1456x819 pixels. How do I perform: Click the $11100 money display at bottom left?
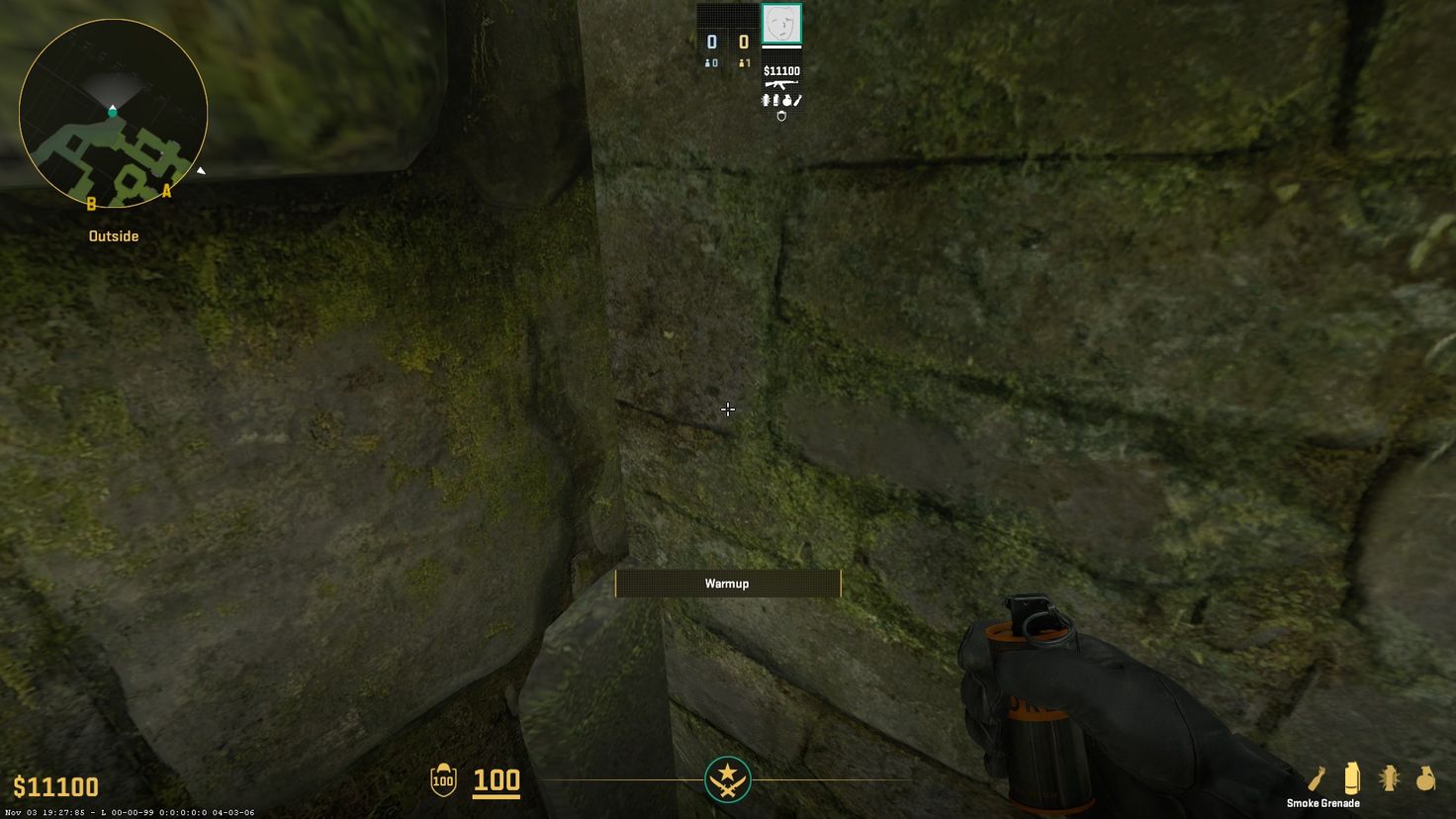(56, 786)
